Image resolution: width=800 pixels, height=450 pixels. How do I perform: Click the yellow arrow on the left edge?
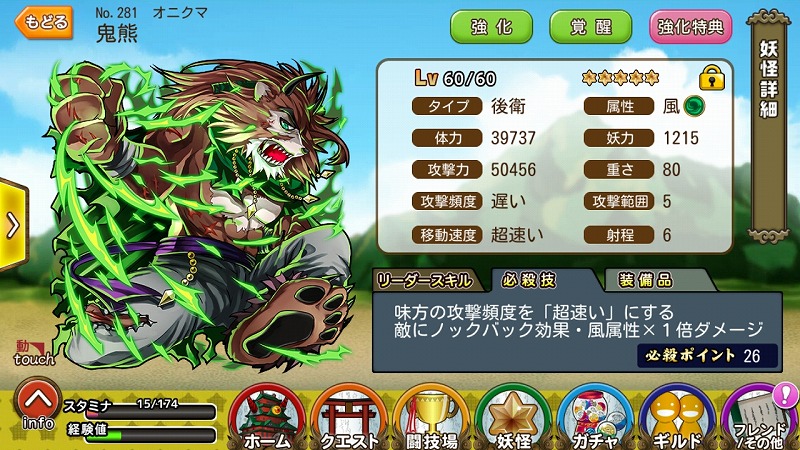[12, 224]
